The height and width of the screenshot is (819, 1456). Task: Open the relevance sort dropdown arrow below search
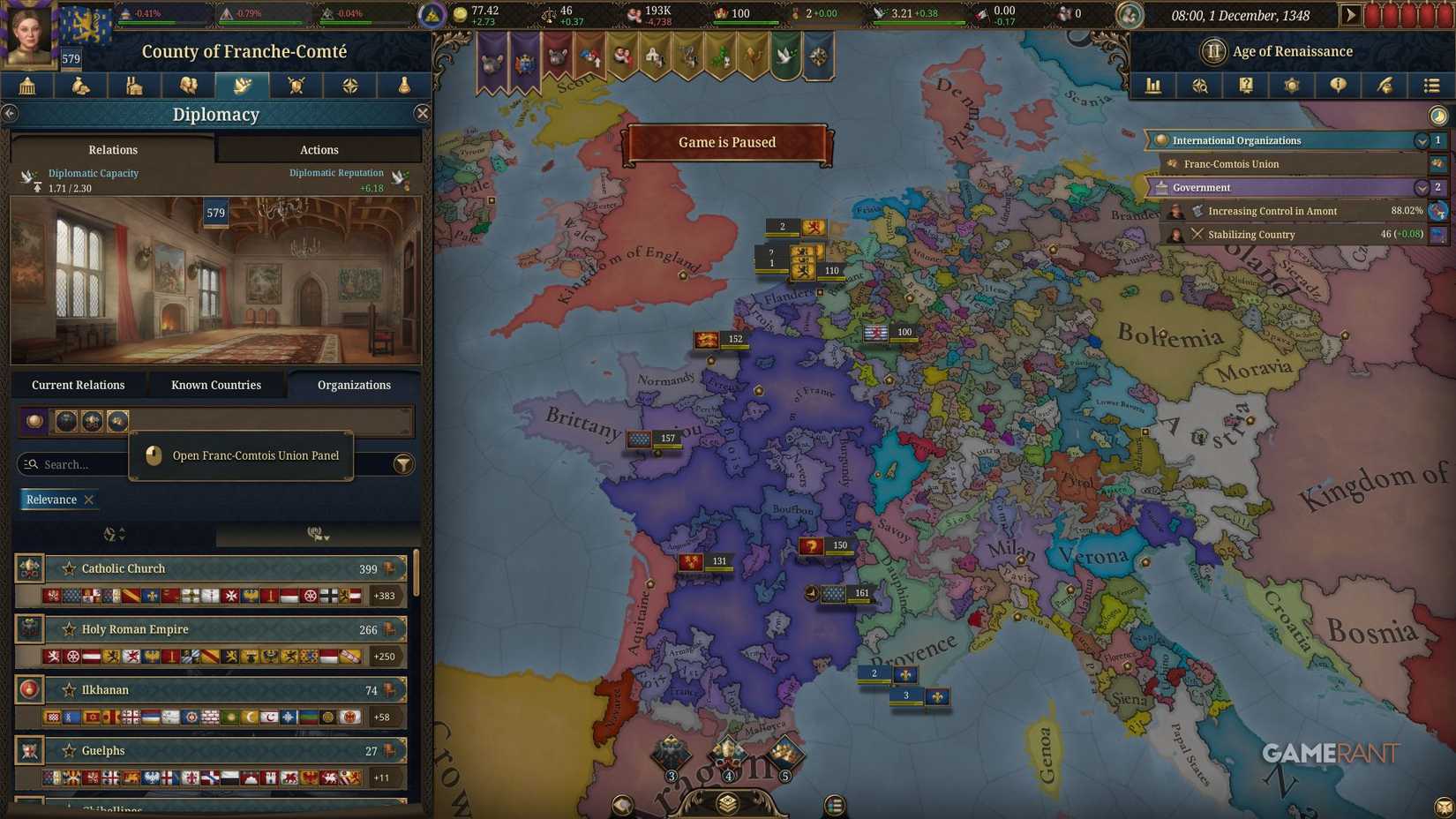point(114,534)
